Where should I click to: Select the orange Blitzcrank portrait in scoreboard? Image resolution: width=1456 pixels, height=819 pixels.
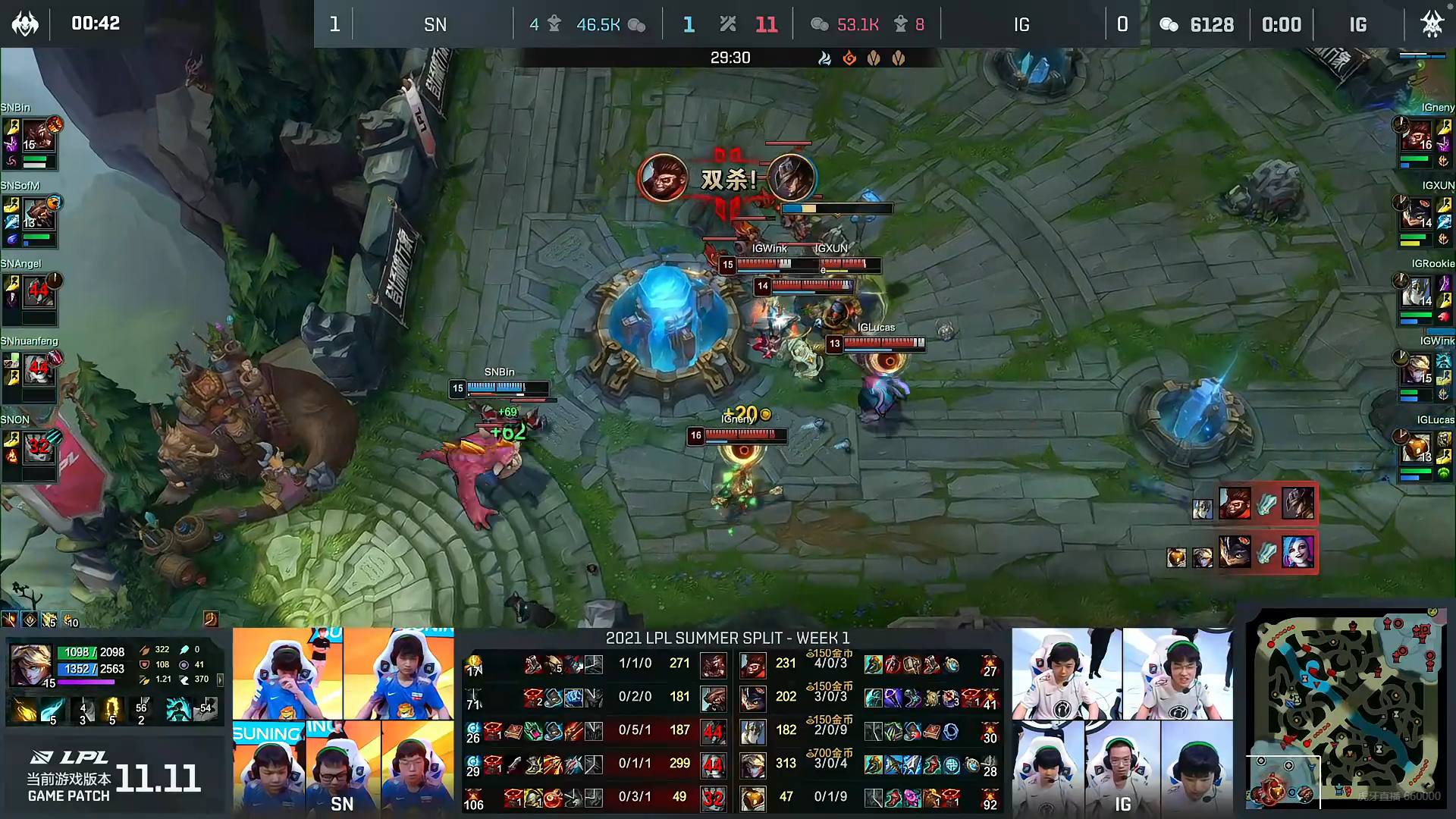pyautogui.click(x=752, y=798)
